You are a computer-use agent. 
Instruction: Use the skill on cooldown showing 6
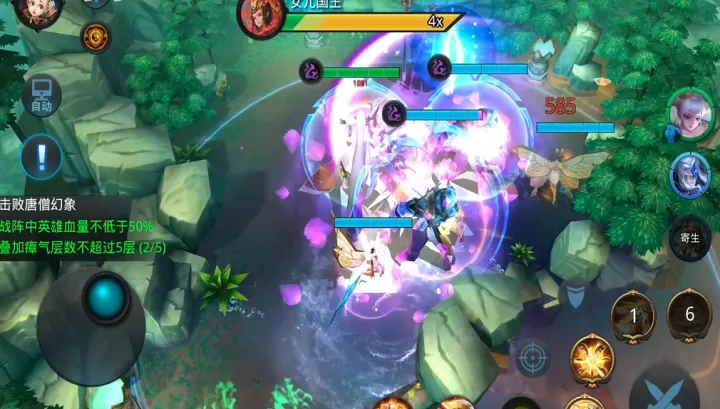(x=689, y=314)
